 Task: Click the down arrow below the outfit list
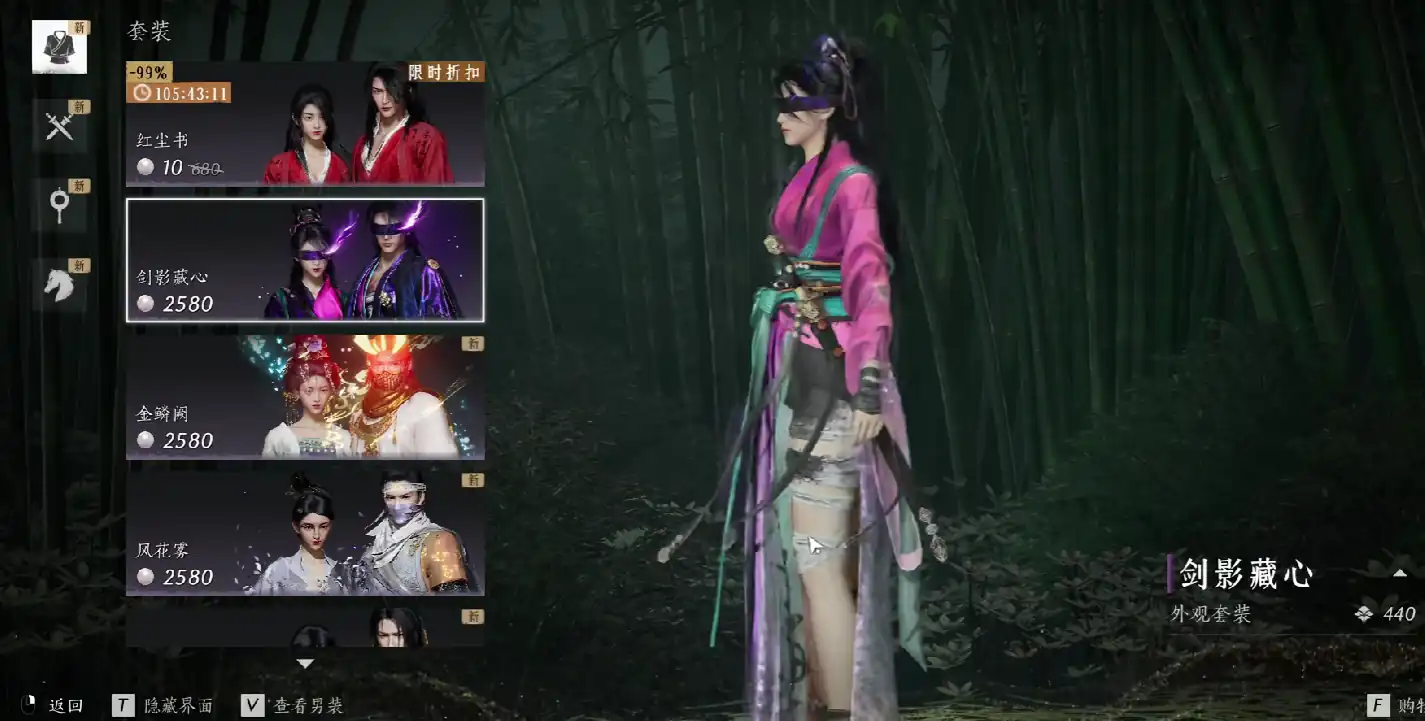click(x=305, y=663)
